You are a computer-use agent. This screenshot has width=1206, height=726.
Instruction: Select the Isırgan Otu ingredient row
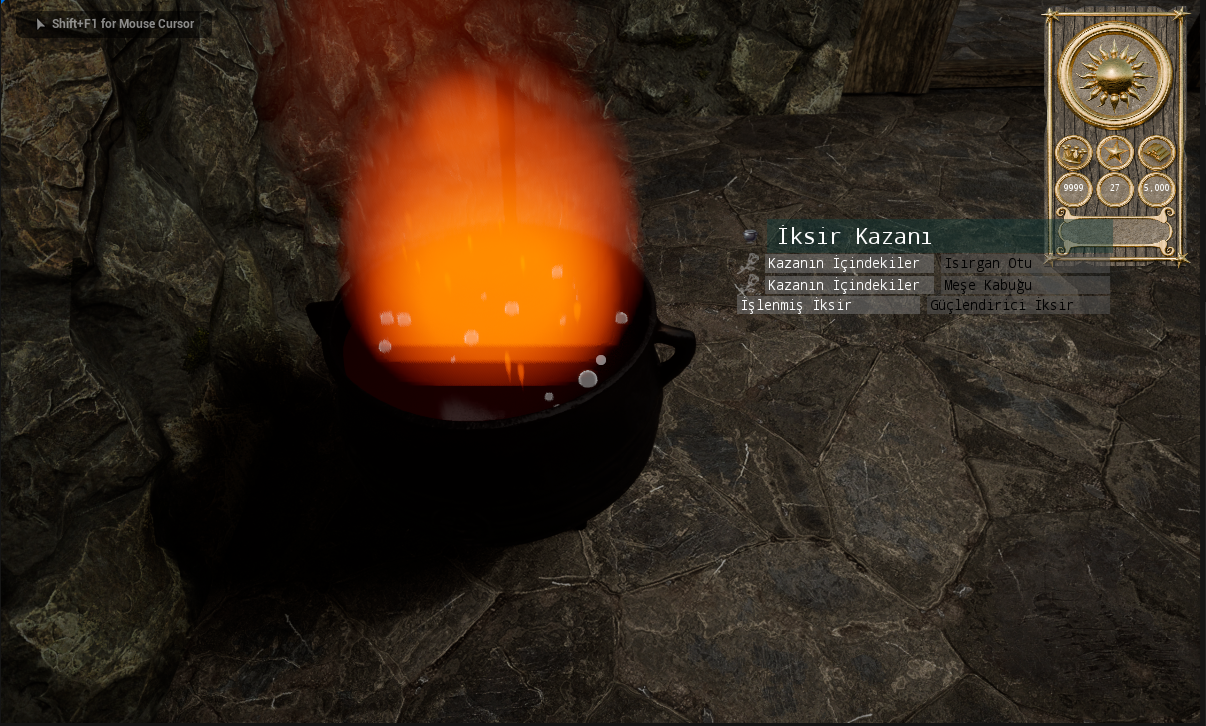pos(1025,264)
